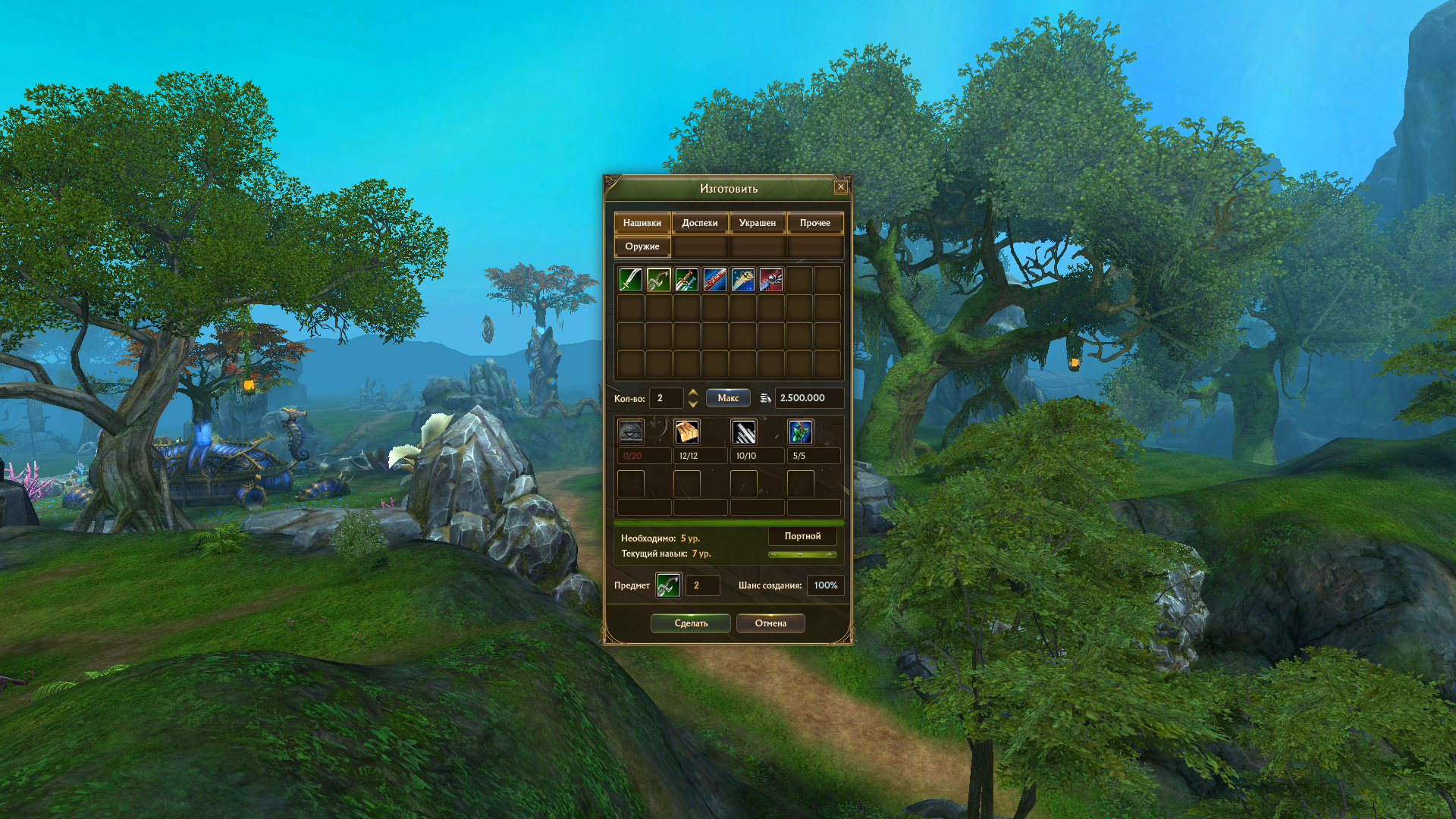The width and height of the screenshot is (1456, 819).
Task: Choose the crossed swords recipe
Action: [x=686, y=280]
